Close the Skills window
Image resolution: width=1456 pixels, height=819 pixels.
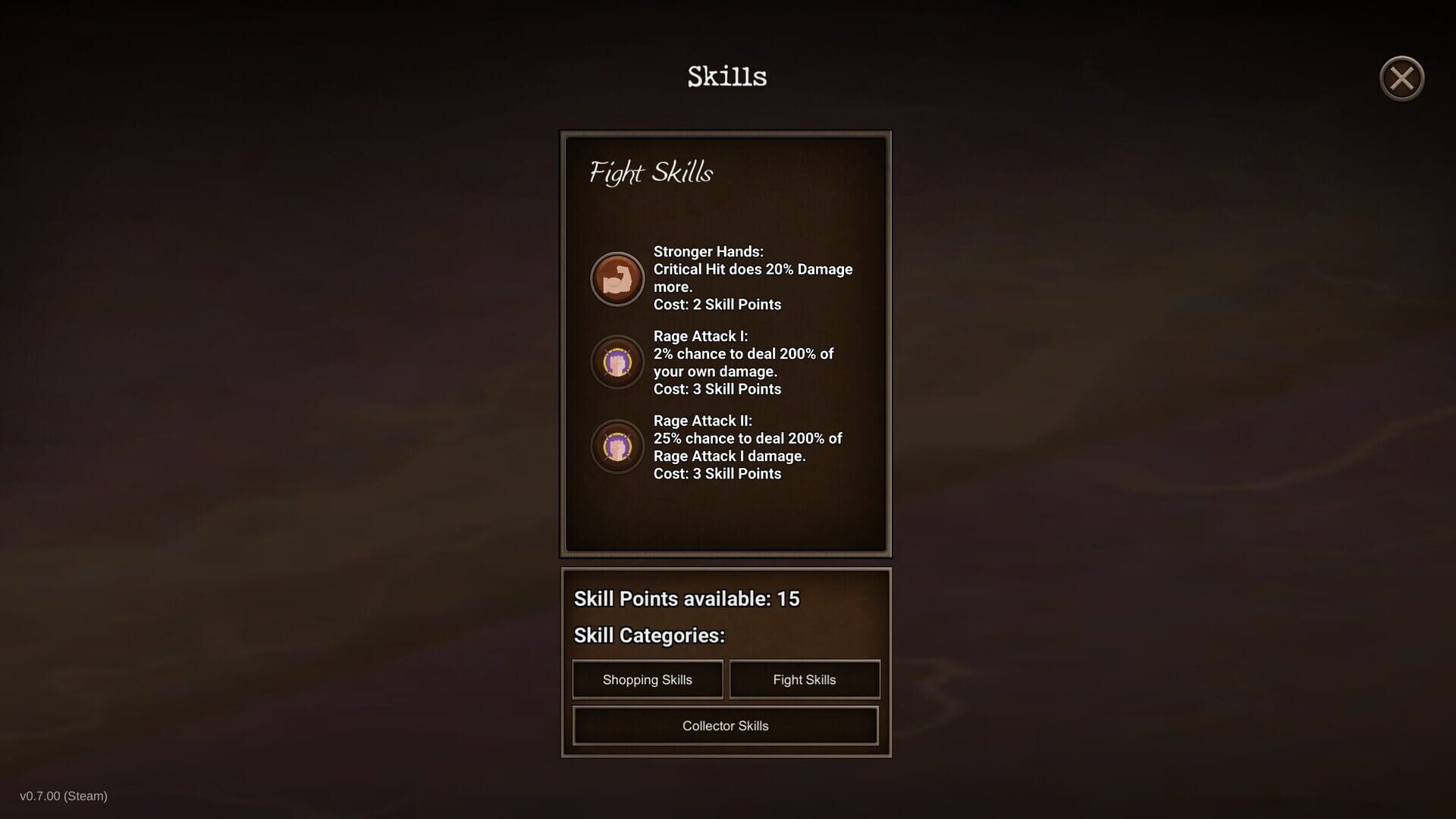click(x=1401, y=78)
